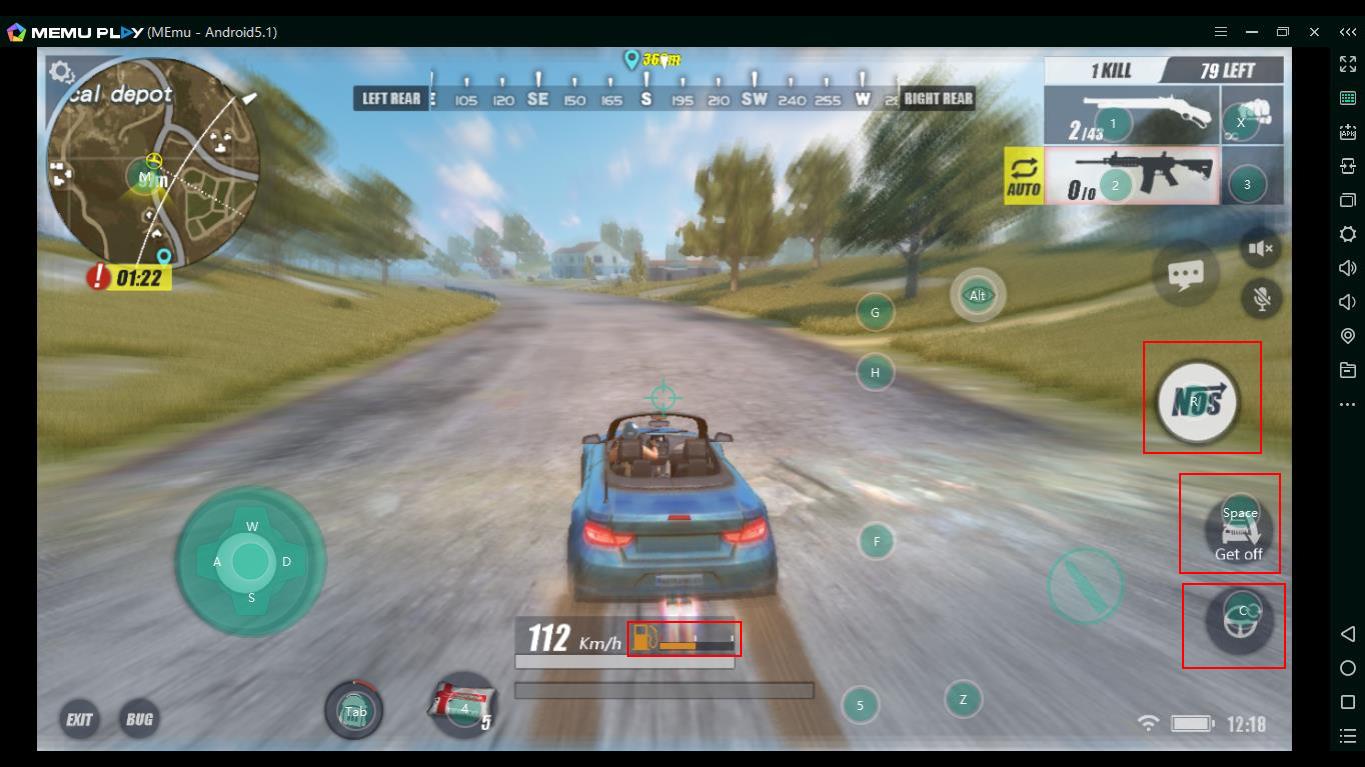Tap the steering wheel icon

1239,620
